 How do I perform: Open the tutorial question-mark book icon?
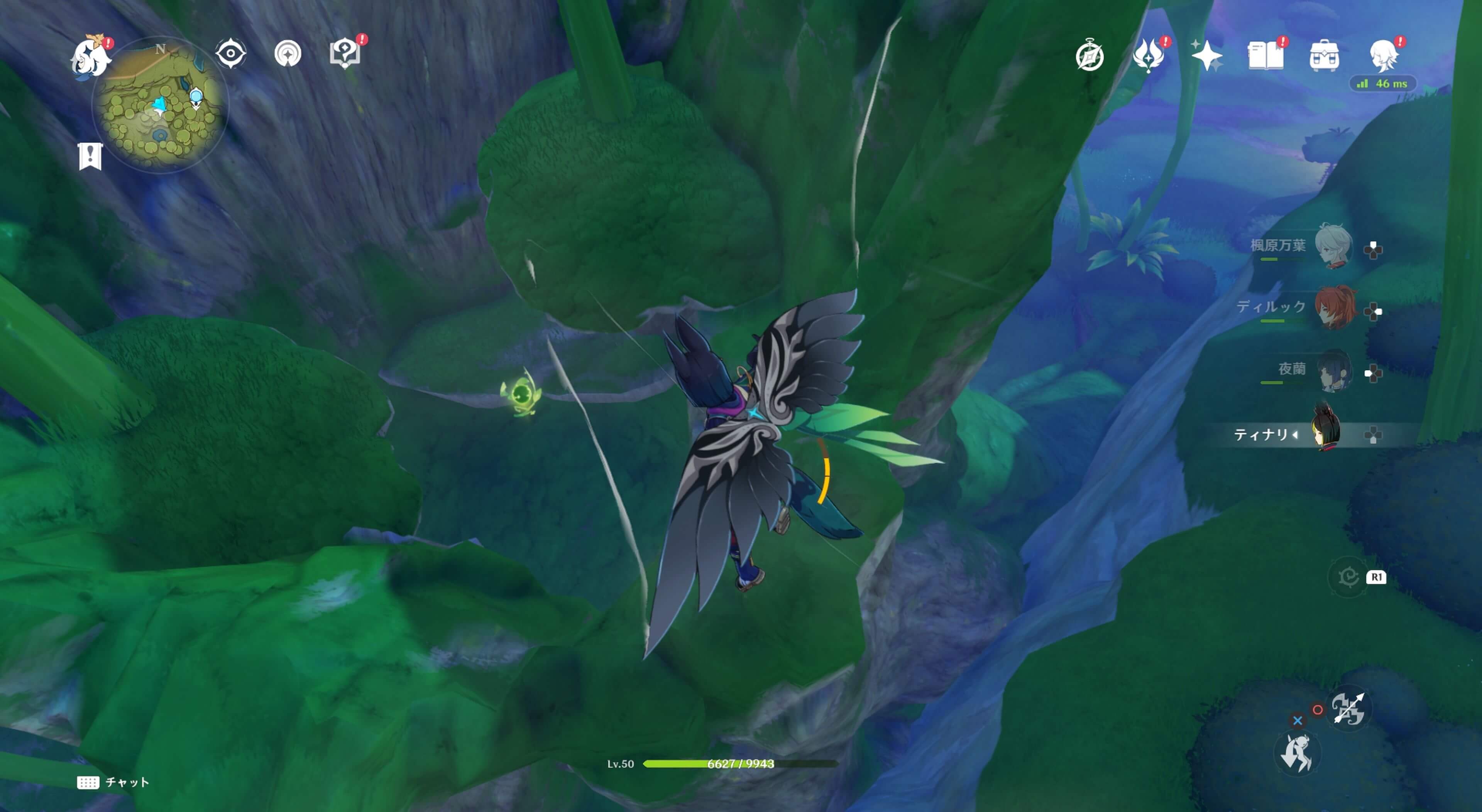click(345, 54)
